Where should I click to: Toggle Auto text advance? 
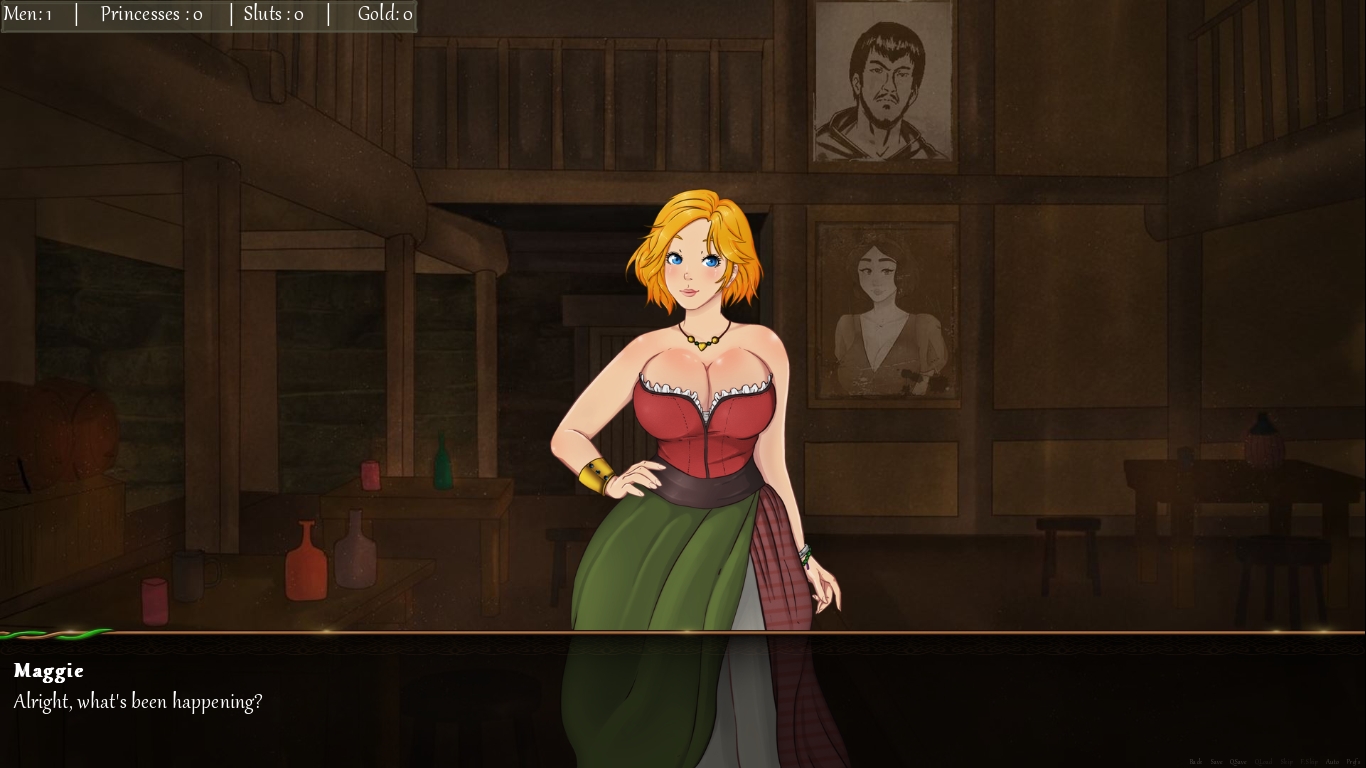click(x=1332, y=762)
